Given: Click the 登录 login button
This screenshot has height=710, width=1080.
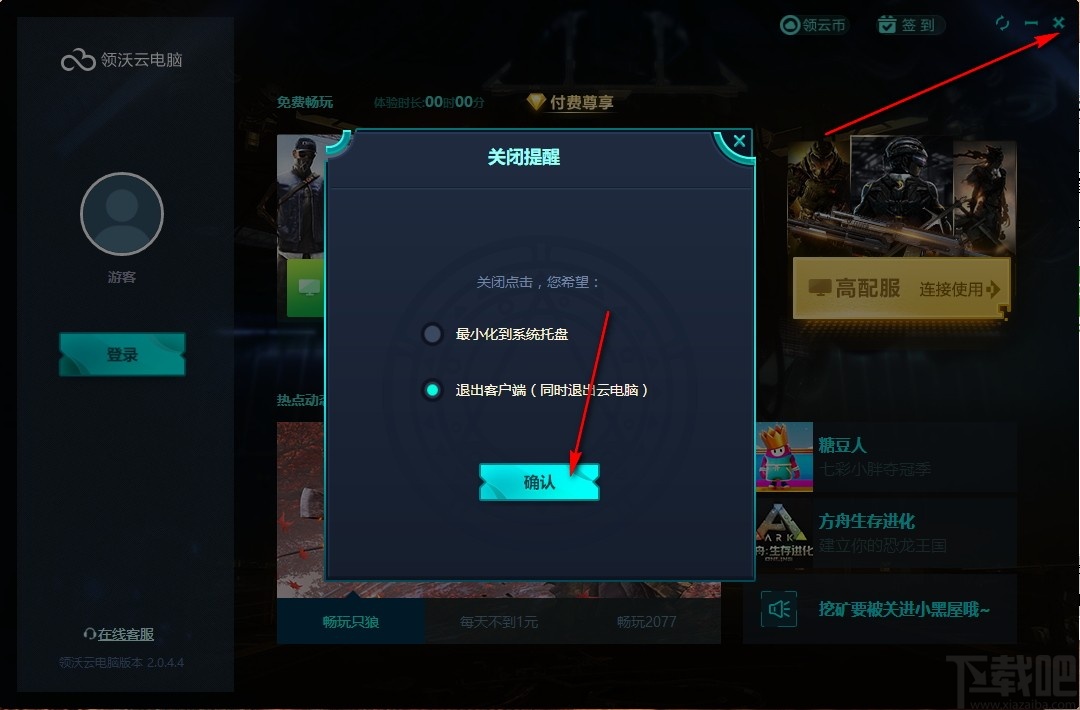Looking at the screenshot, I should (122, 355).
